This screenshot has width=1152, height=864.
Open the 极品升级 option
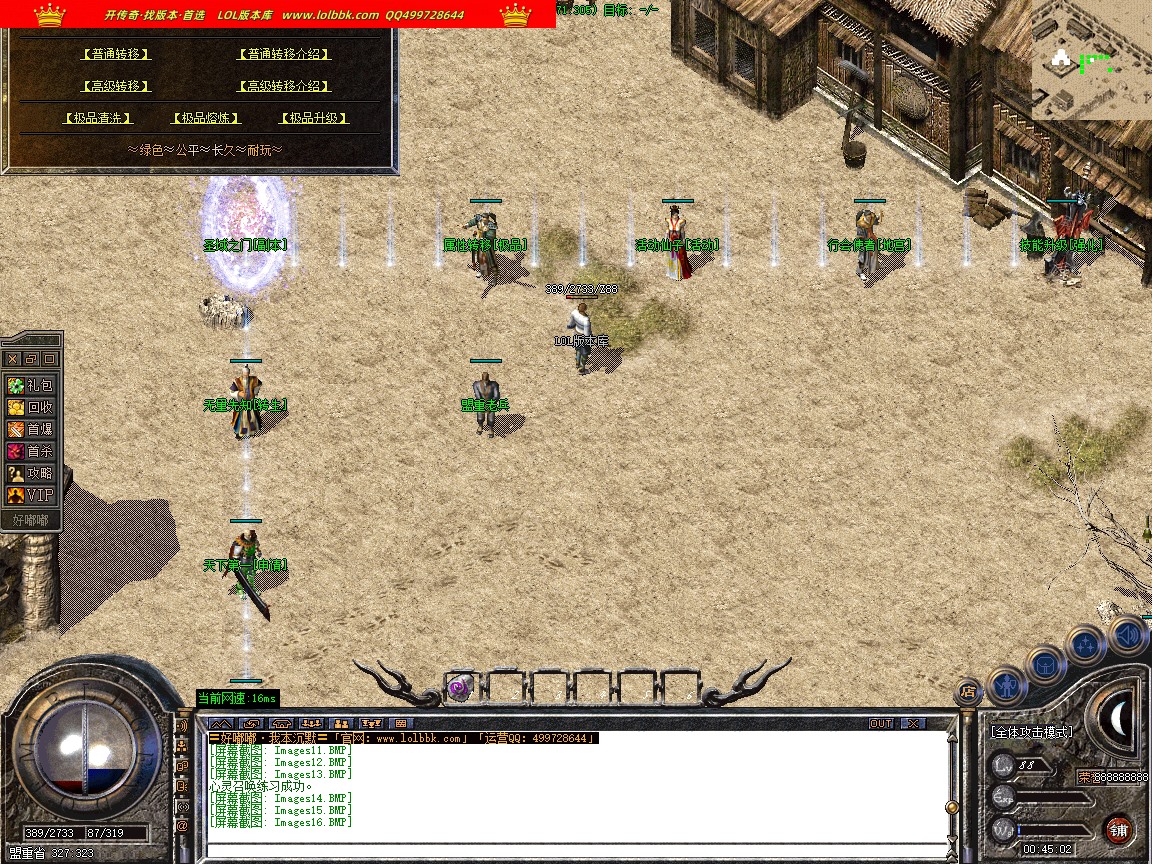(314, 118)
